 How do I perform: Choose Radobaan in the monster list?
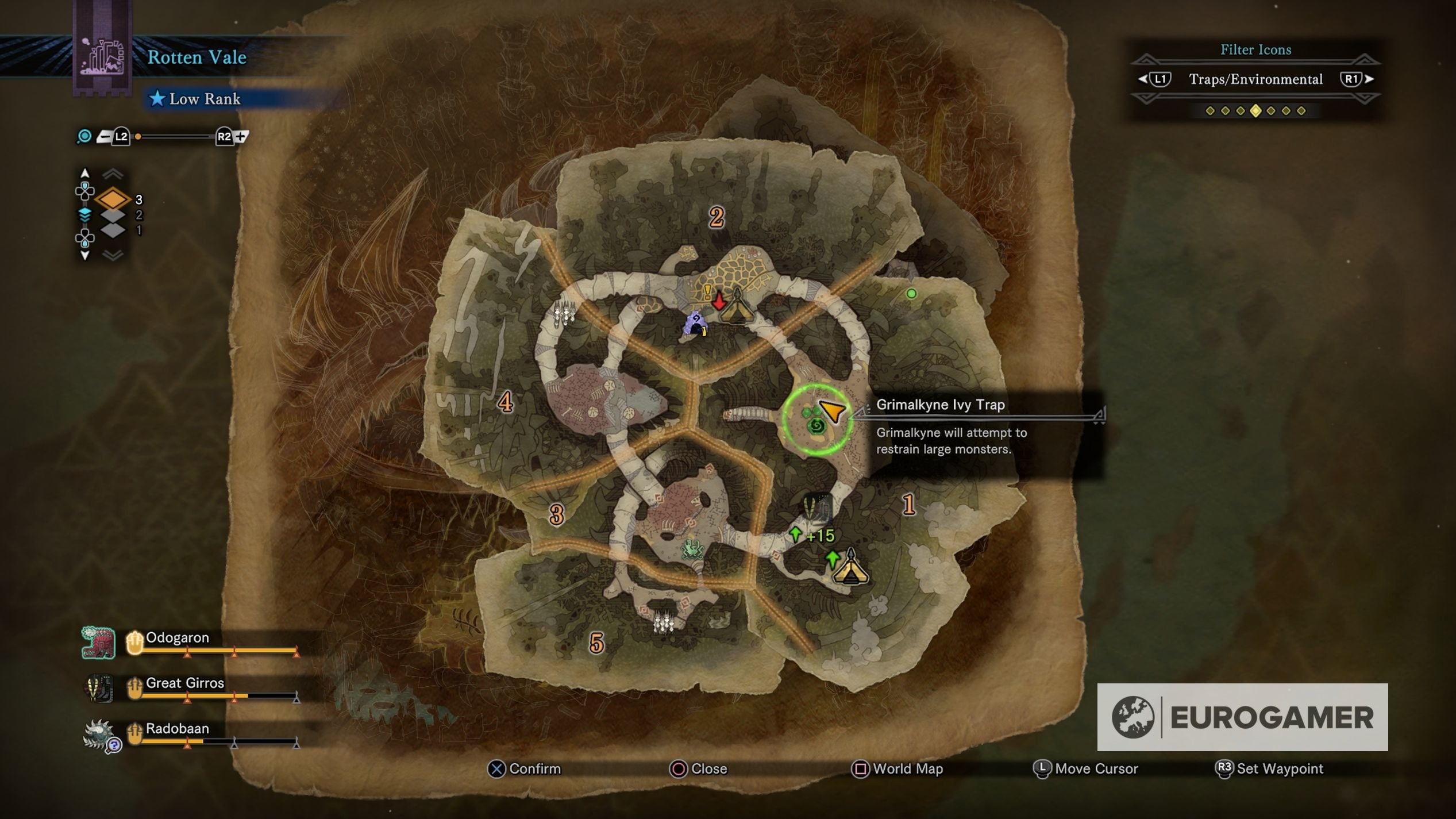(x=177, y=729)
